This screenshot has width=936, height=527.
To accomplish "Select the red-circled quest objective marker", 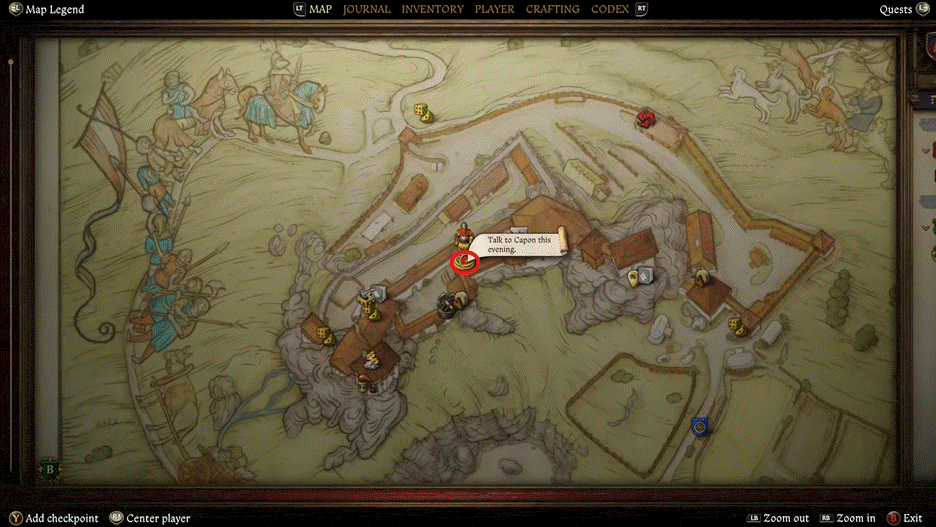I will (x=466, y=262).
